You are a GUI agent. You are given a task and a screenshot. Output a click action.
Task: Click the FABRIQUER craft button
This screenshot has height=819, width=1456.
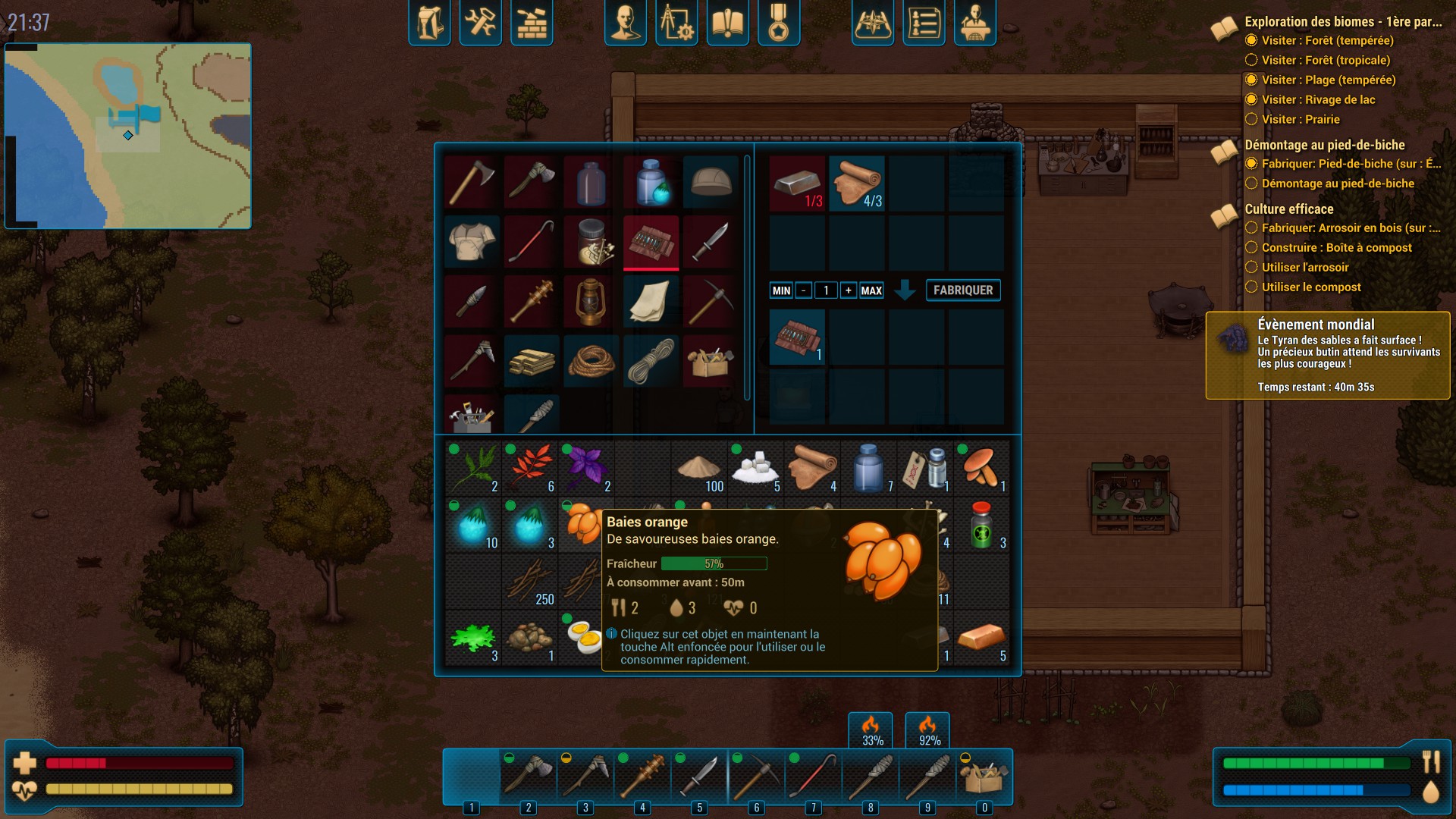pyautogui.click(x=962, y=290)
